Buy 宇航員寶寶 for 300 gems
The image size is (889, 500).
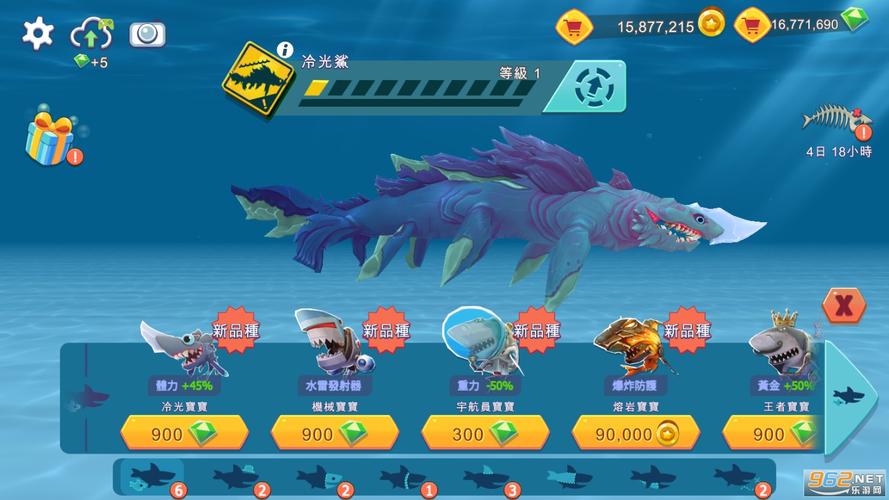tap(484, 433)
